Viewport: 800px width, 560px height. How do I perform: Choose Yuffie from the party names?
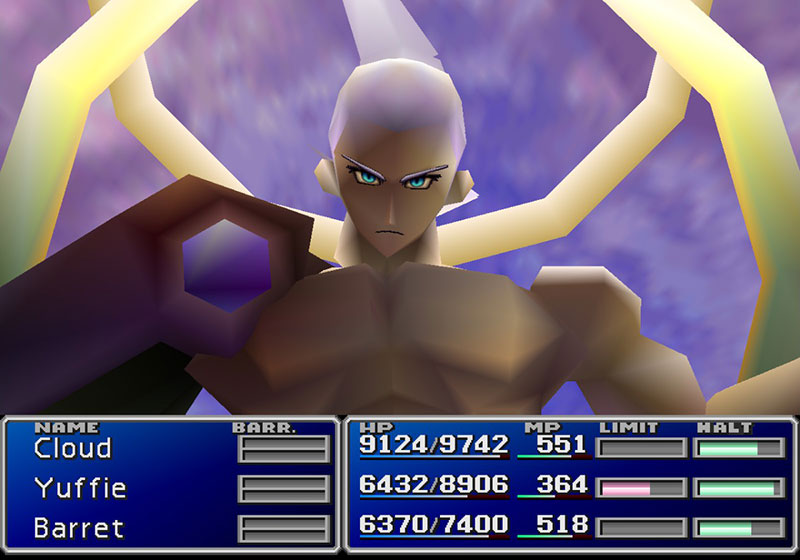80,488
